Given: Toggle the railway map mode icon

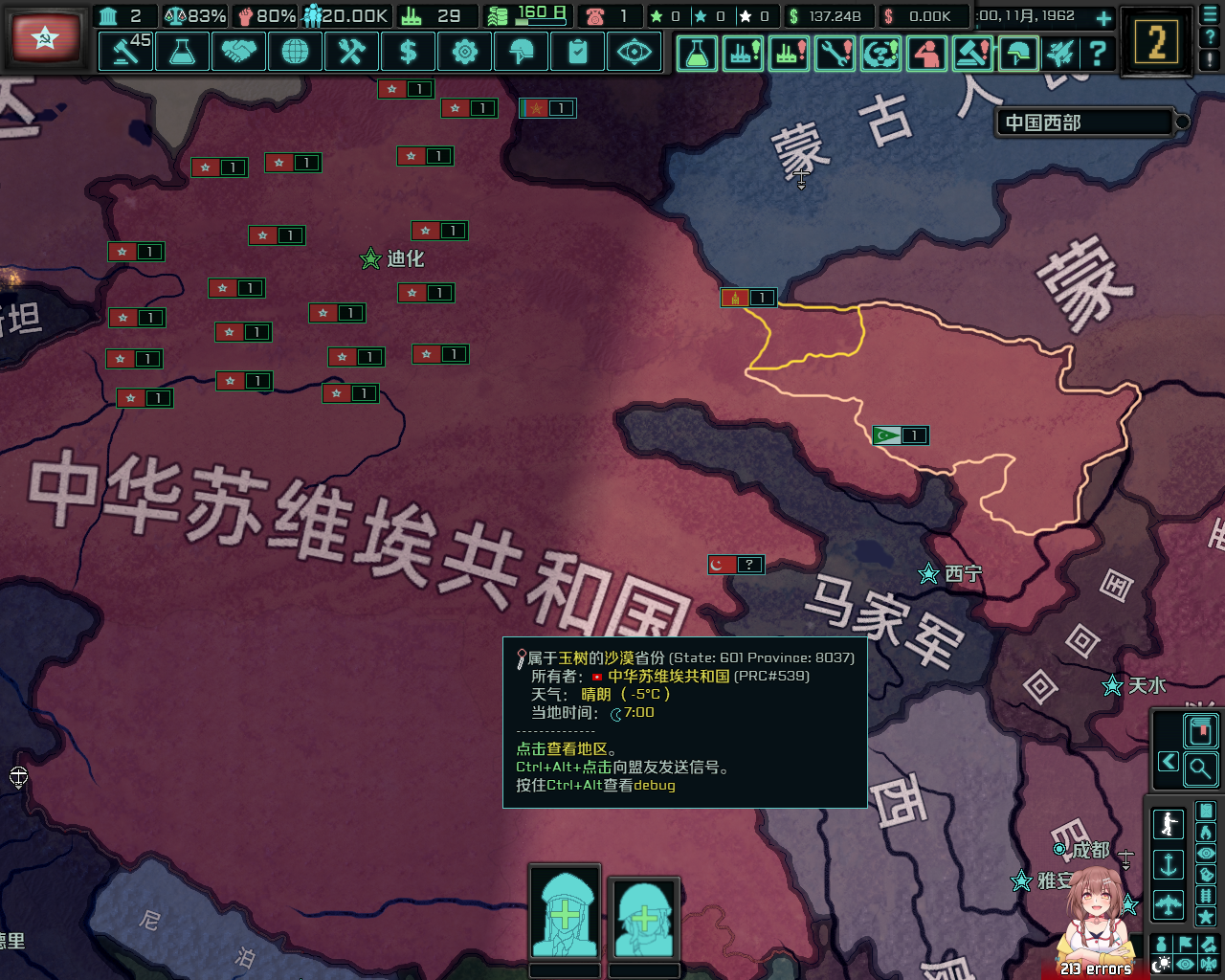Looking at the screenshot, I should (1206, 897).
